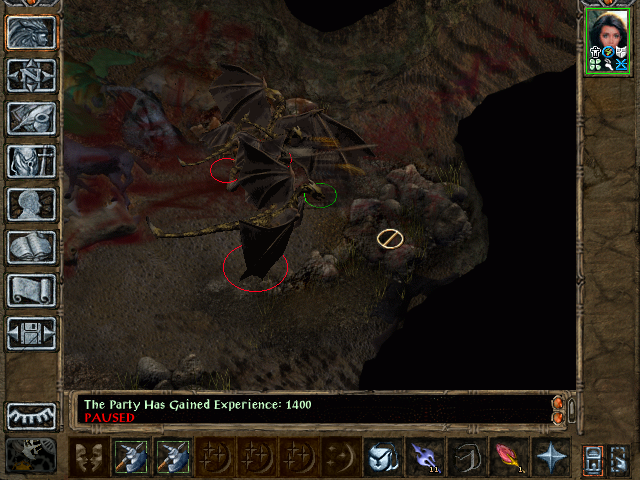Open the star special abilities button
640x480 pixels.
[x=549, y=457]
